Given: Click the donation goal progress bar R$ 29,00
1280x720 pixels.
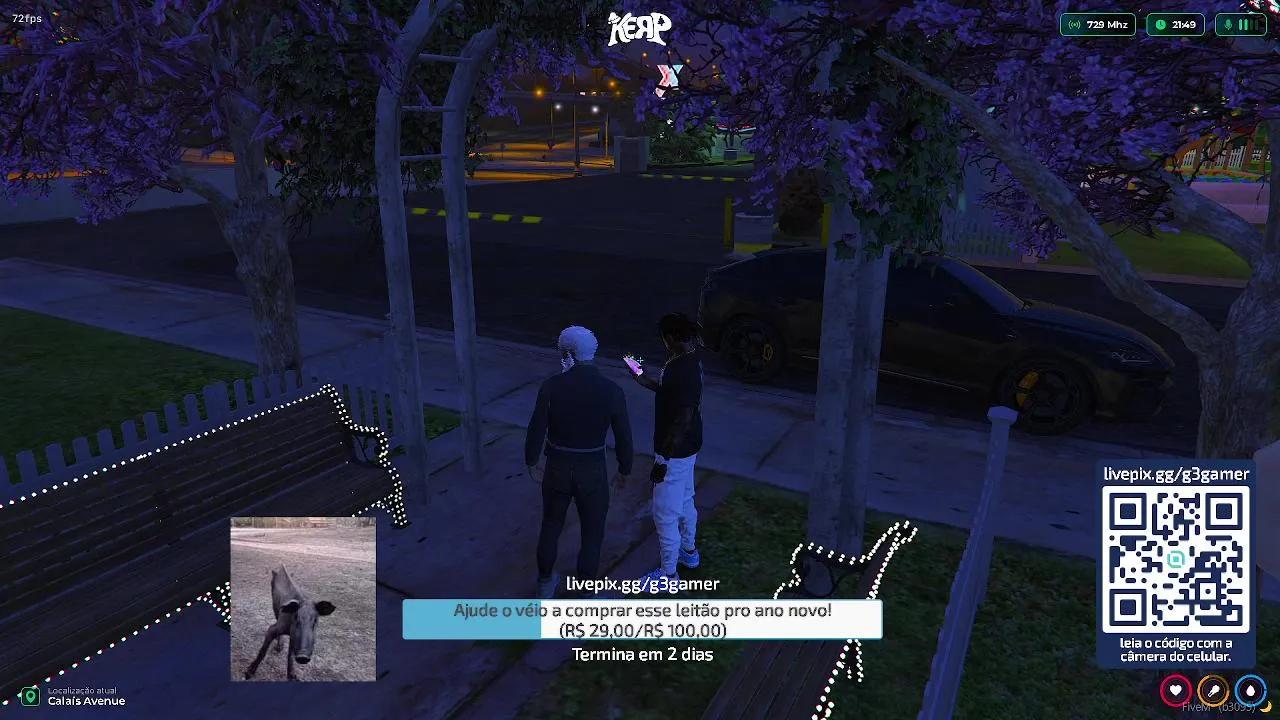Looking at the screenshot, I should 641,630.
